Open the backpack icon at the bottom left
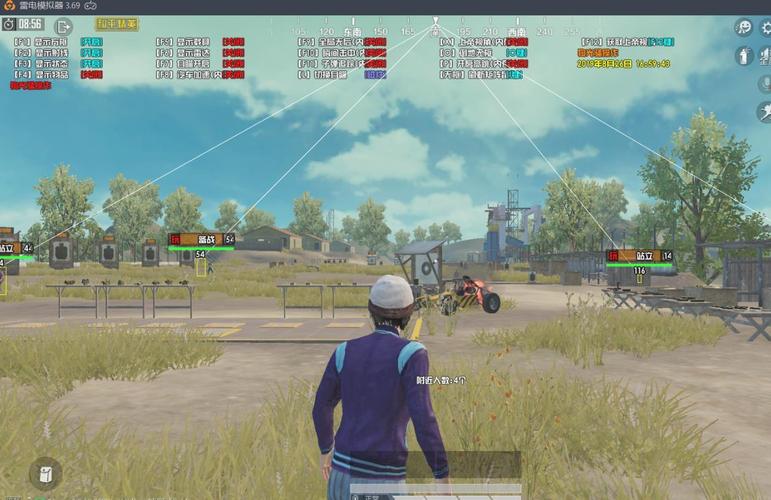This screenshot has height=500, width=771. (45, 473)
